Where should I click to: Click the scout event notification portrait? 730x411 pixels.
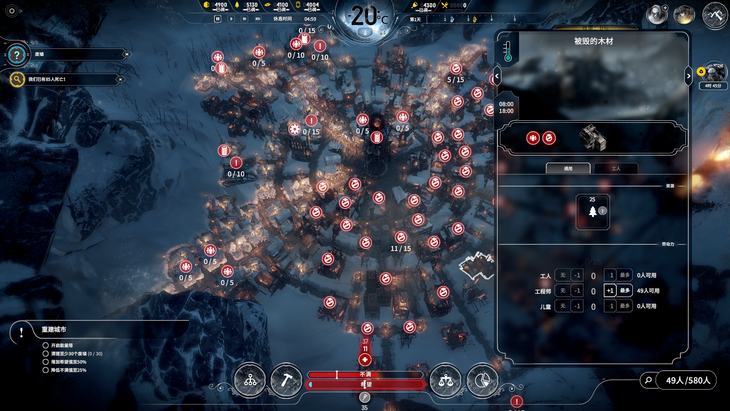(x=714, y=72)
